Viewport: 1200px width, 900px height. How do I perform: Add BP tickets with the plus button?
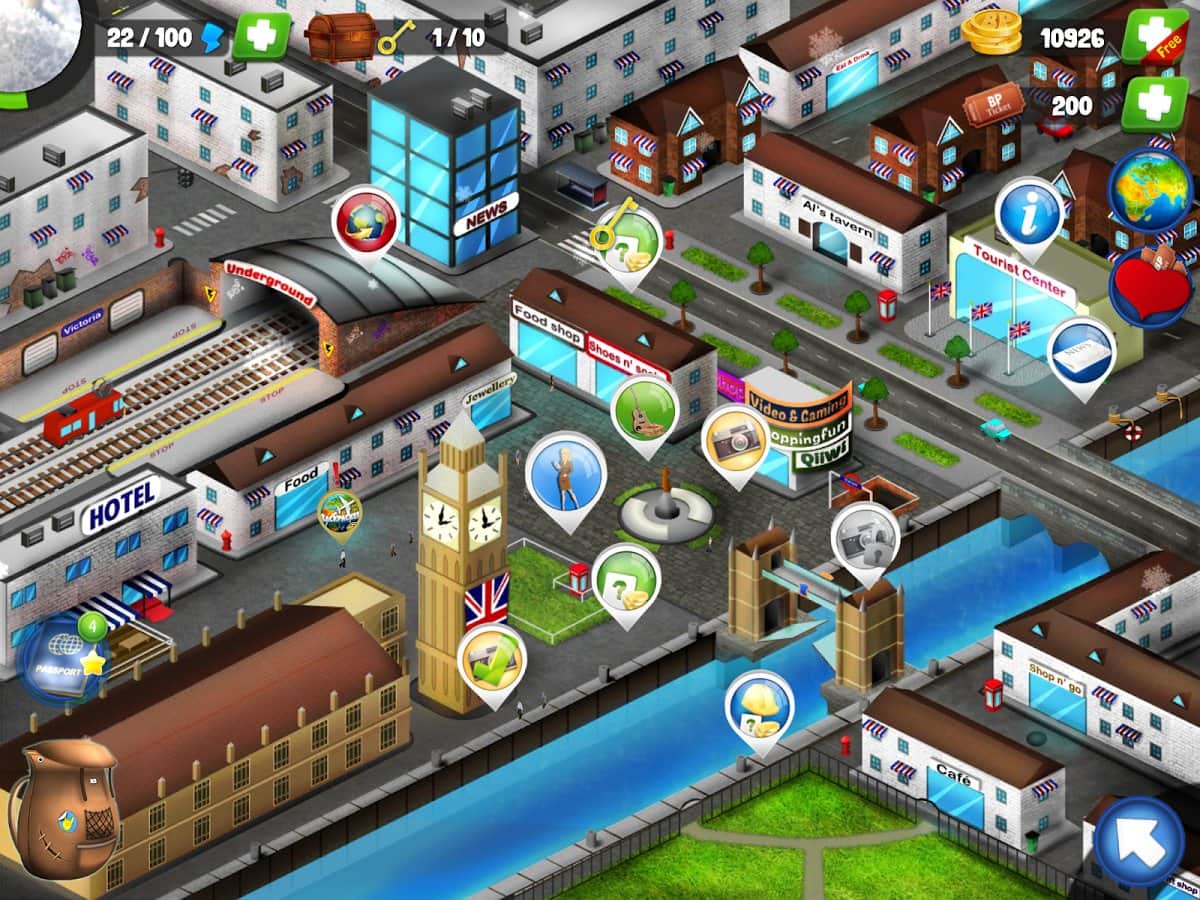[1153, 103]
